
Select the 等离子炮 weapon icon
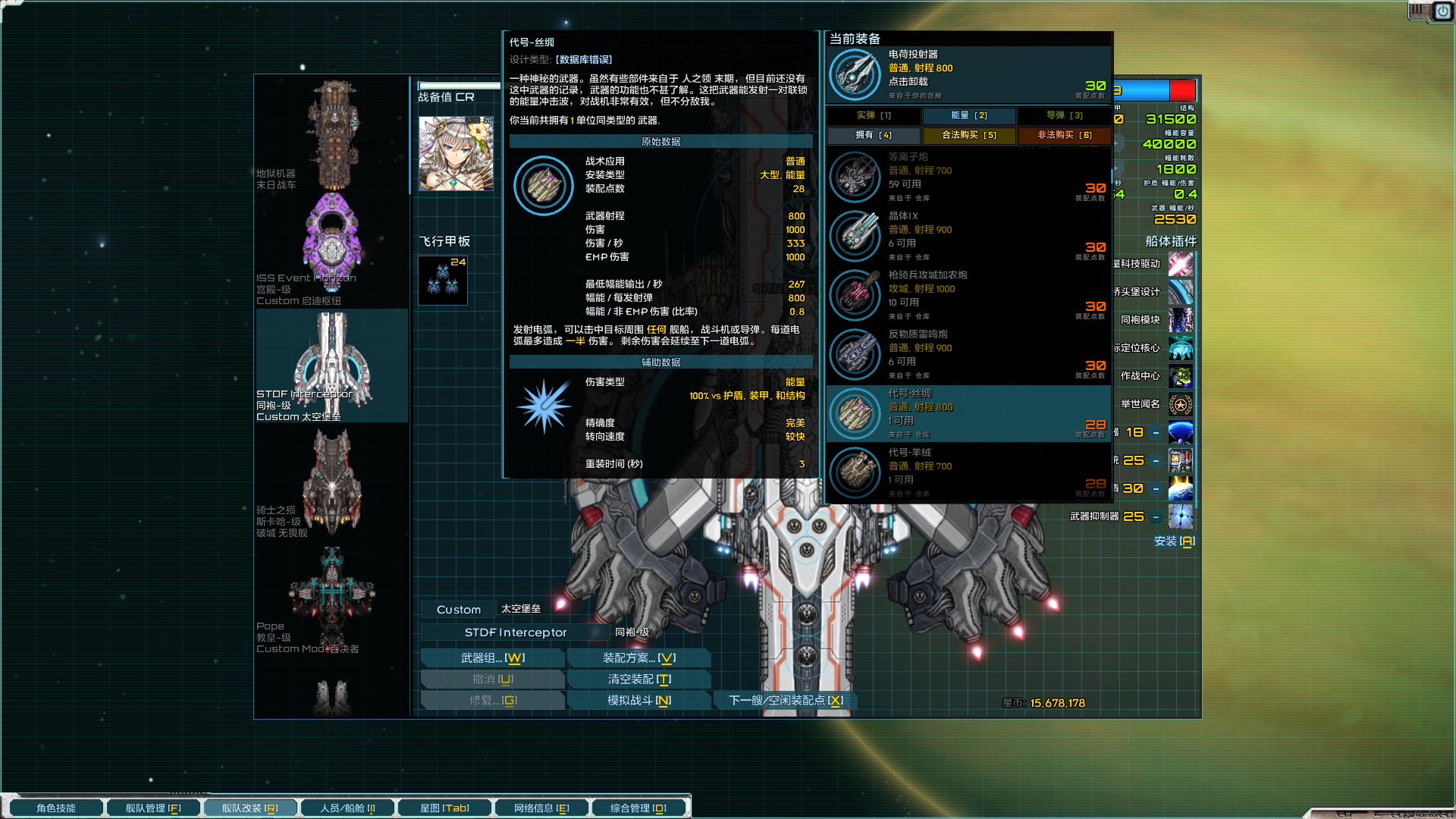[x=855, y=176]
